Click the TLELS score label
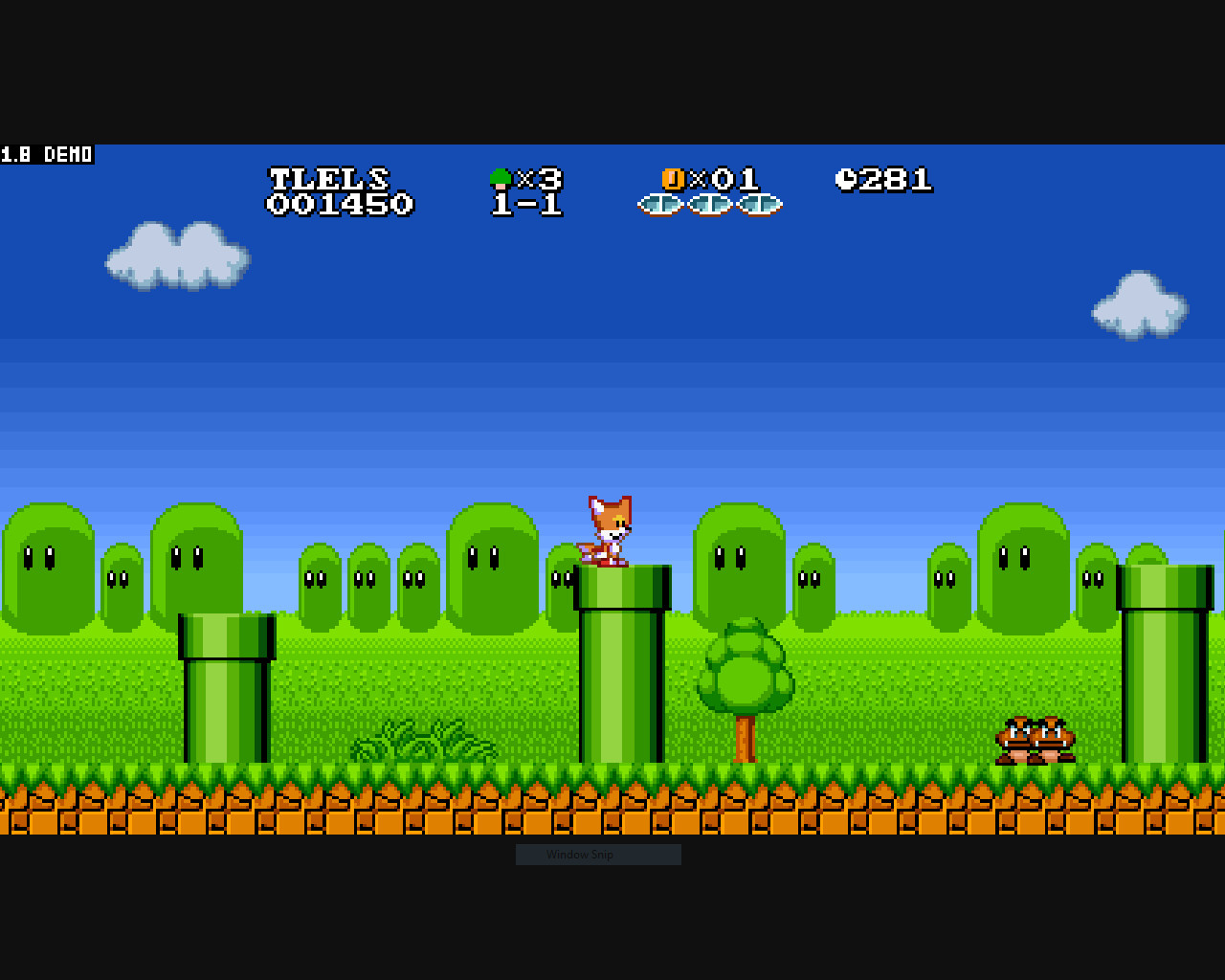The height and width of the screenshot is (980, 1225). tap(328, 178)
